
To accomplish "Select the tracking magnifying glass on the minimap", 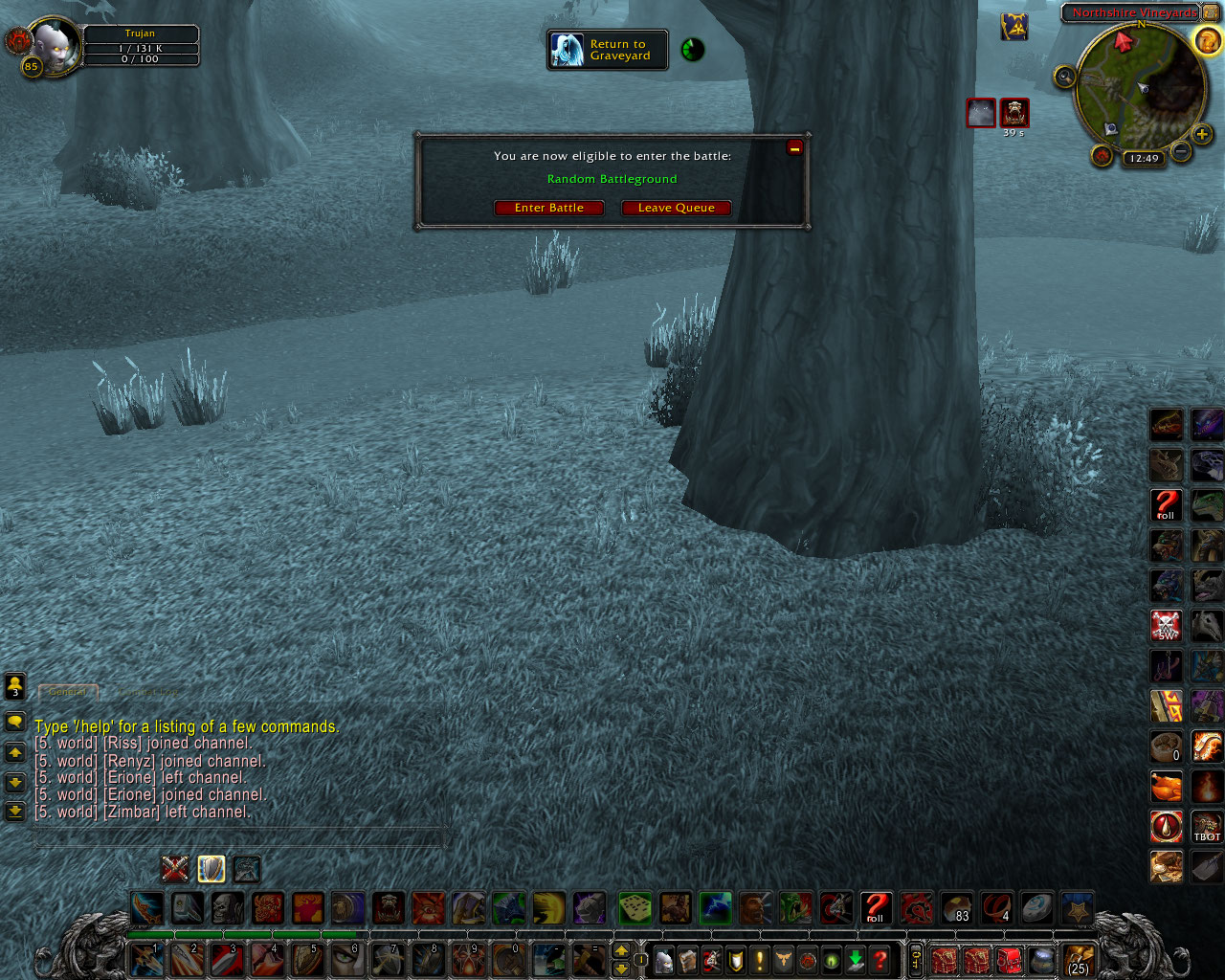I will (1064, 77).
